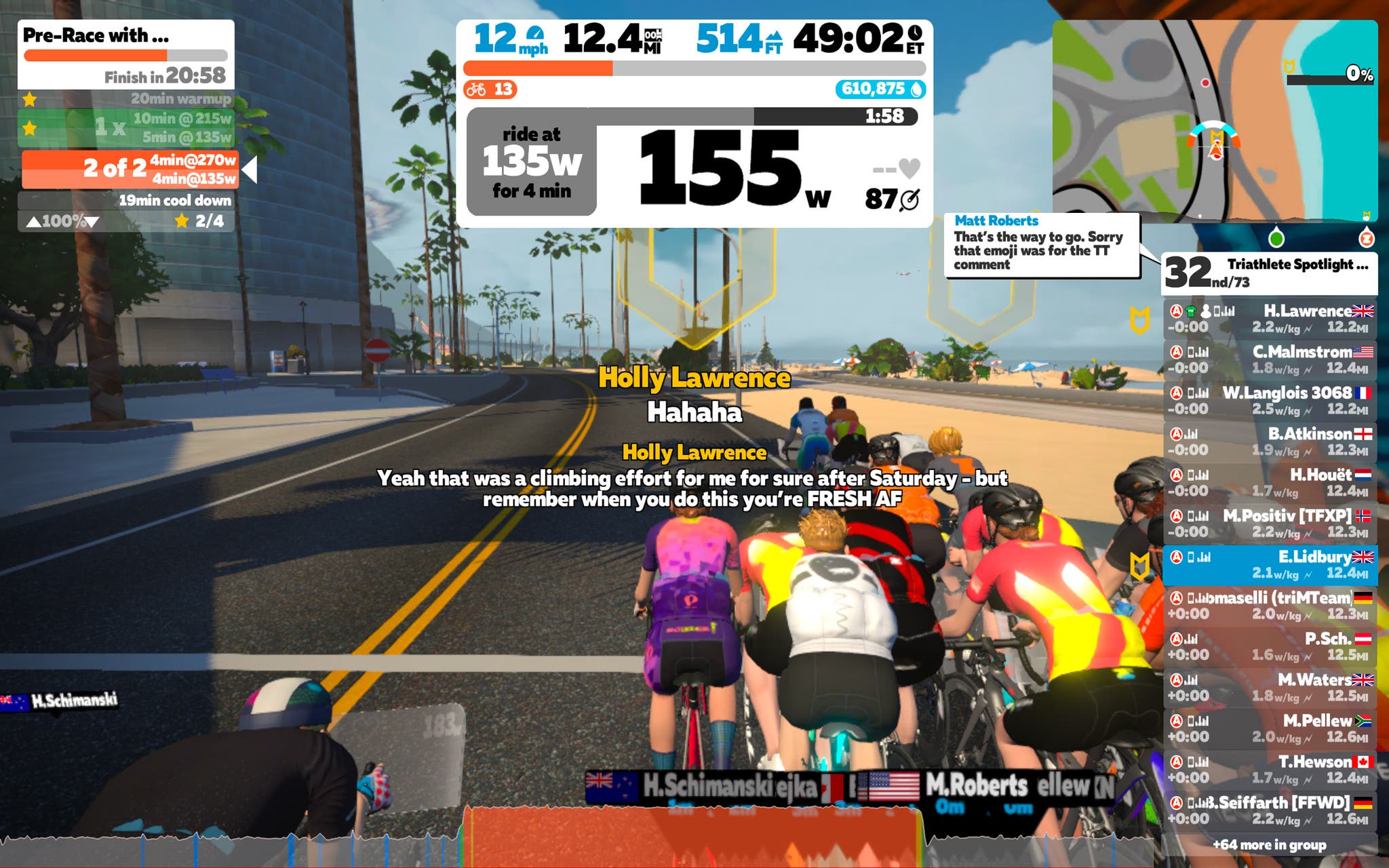Click the 'Pre-Race with ...' workout header
This screenshot has width=1389, height=868.
click(x=125, y=35)
